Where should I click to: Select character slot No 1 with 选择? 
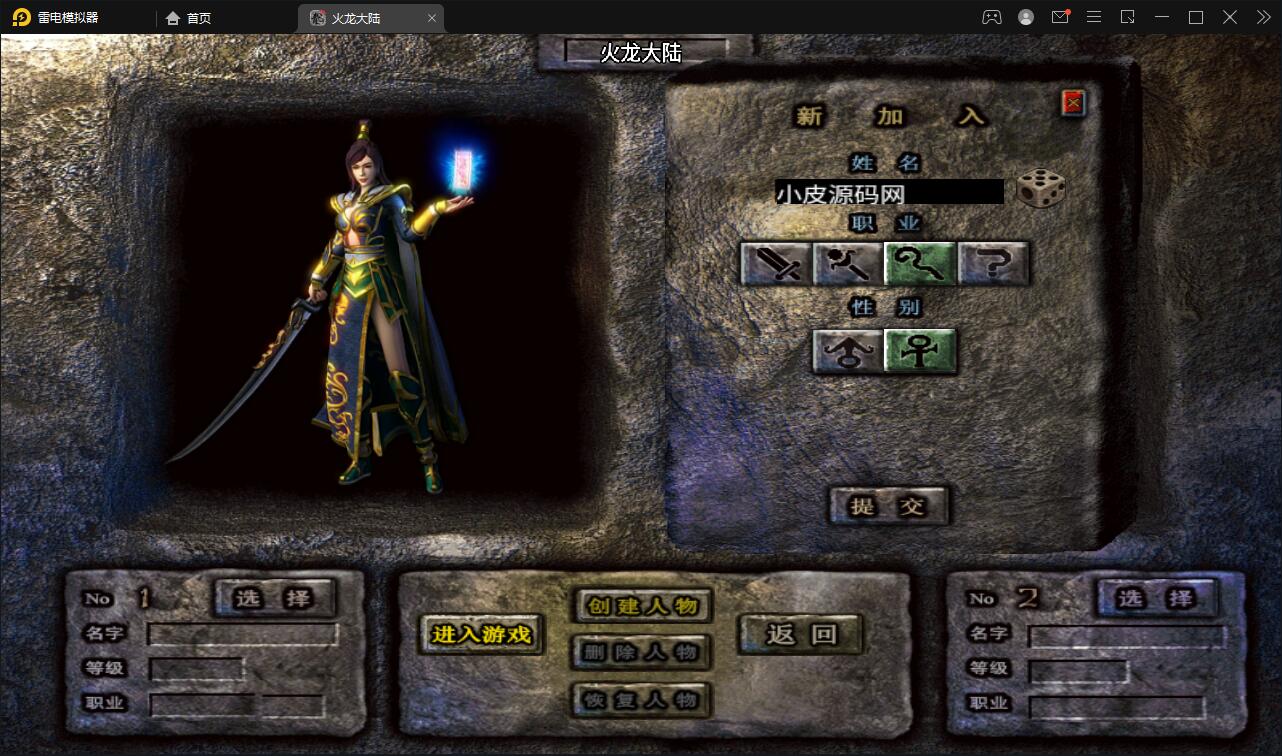click(274, 598)
